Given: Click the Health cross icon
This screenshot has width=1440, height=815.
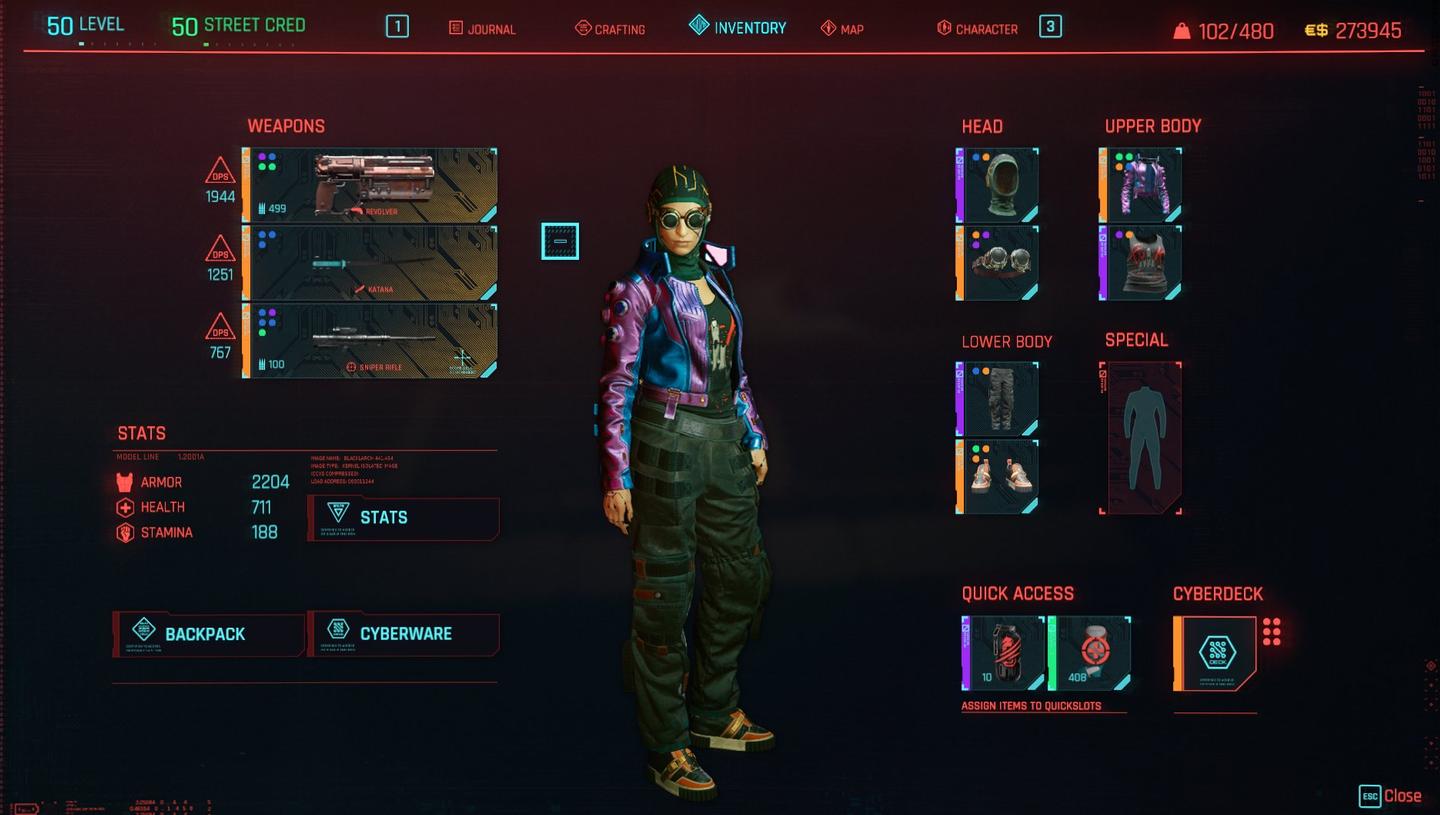Looking at the screenshot, I should [125, 507].
